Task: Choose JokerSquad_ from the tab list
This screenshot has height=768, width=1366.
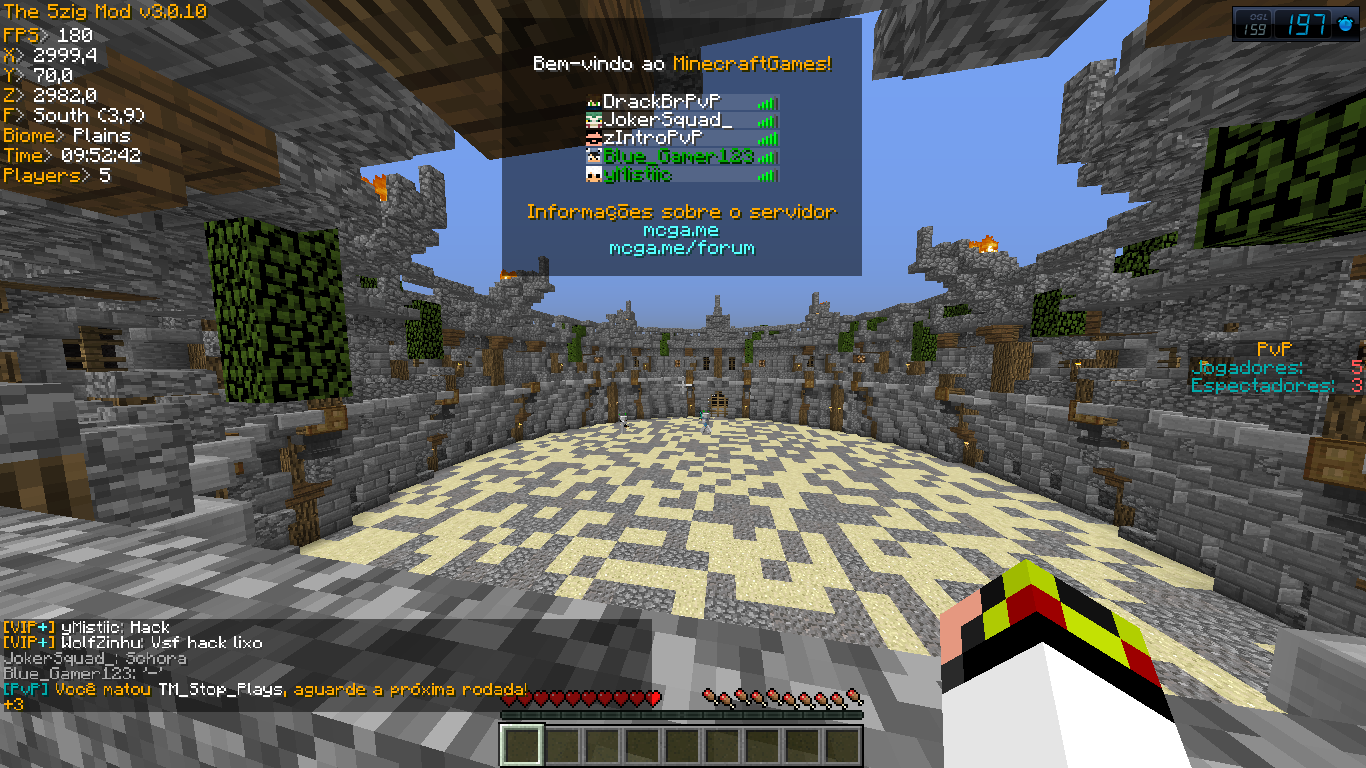Action: click(680, 120)
